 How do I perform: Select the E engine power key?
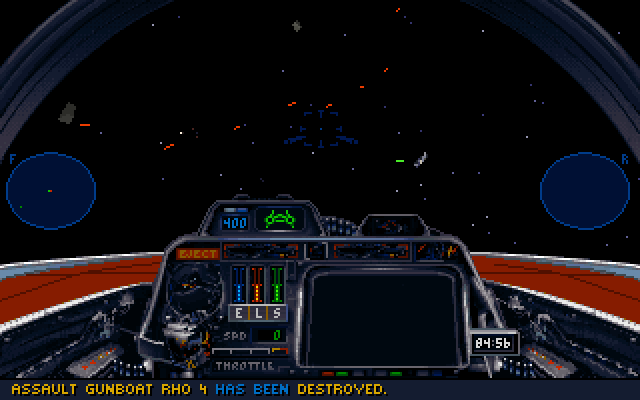(x=240, y=312)
